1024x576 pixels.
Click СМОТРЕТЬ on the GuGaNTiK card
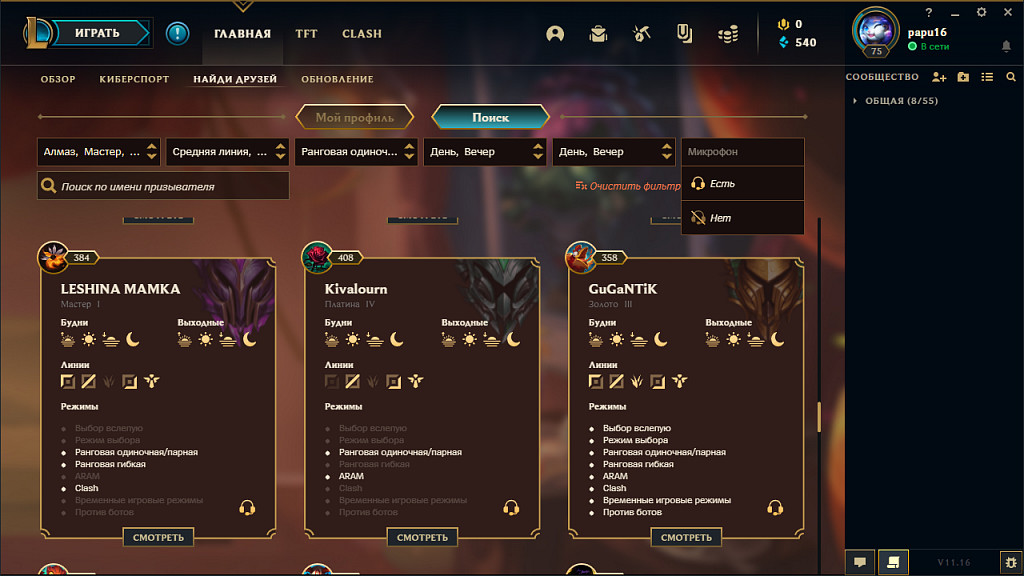[686, 537]
